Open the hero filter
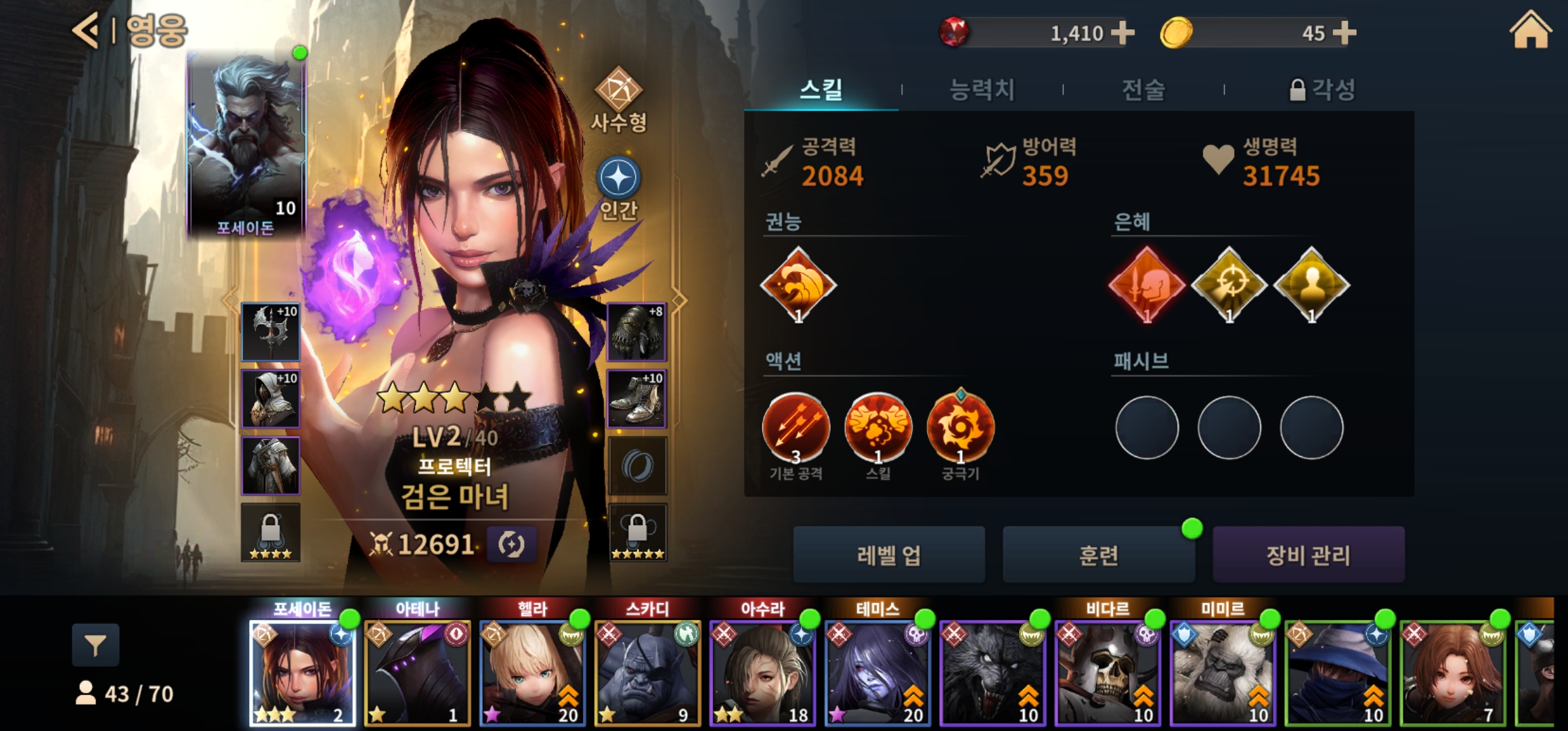1568x731 pixels. click(95, 645)
